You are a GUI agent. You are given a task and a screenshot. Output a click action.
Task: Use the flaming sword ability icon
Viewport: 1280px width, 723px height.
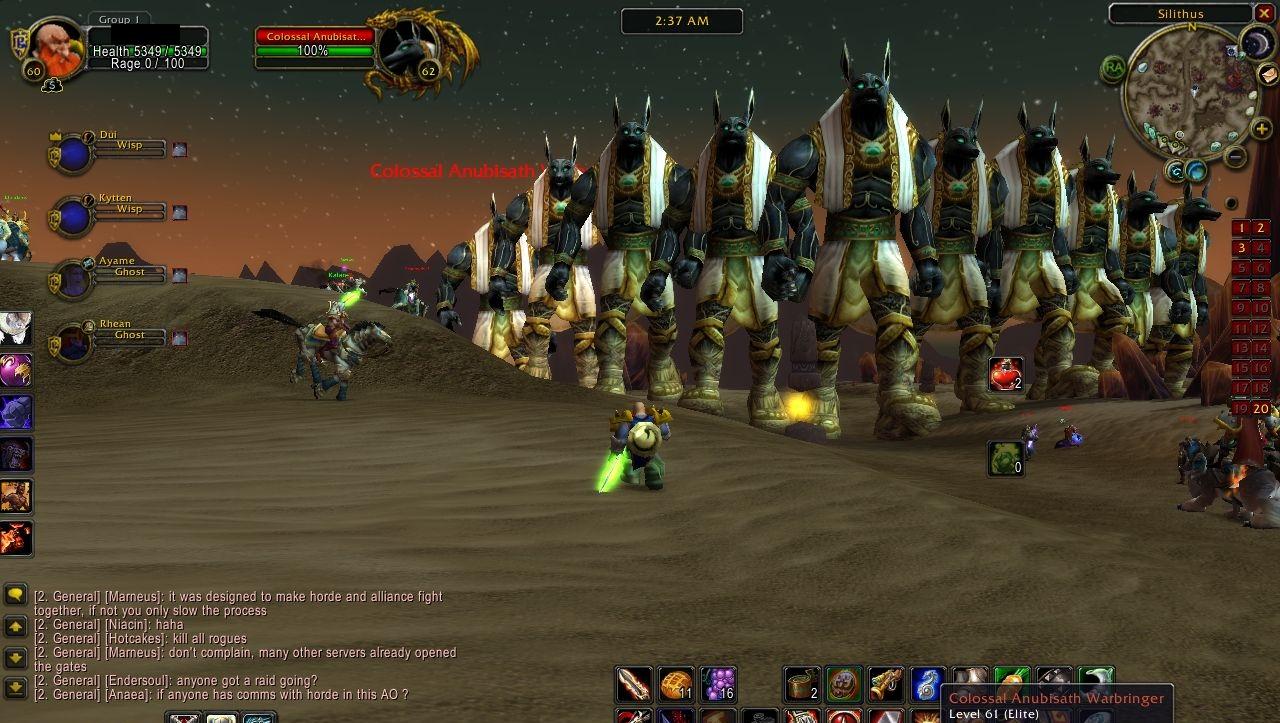[x=633, y=684]
